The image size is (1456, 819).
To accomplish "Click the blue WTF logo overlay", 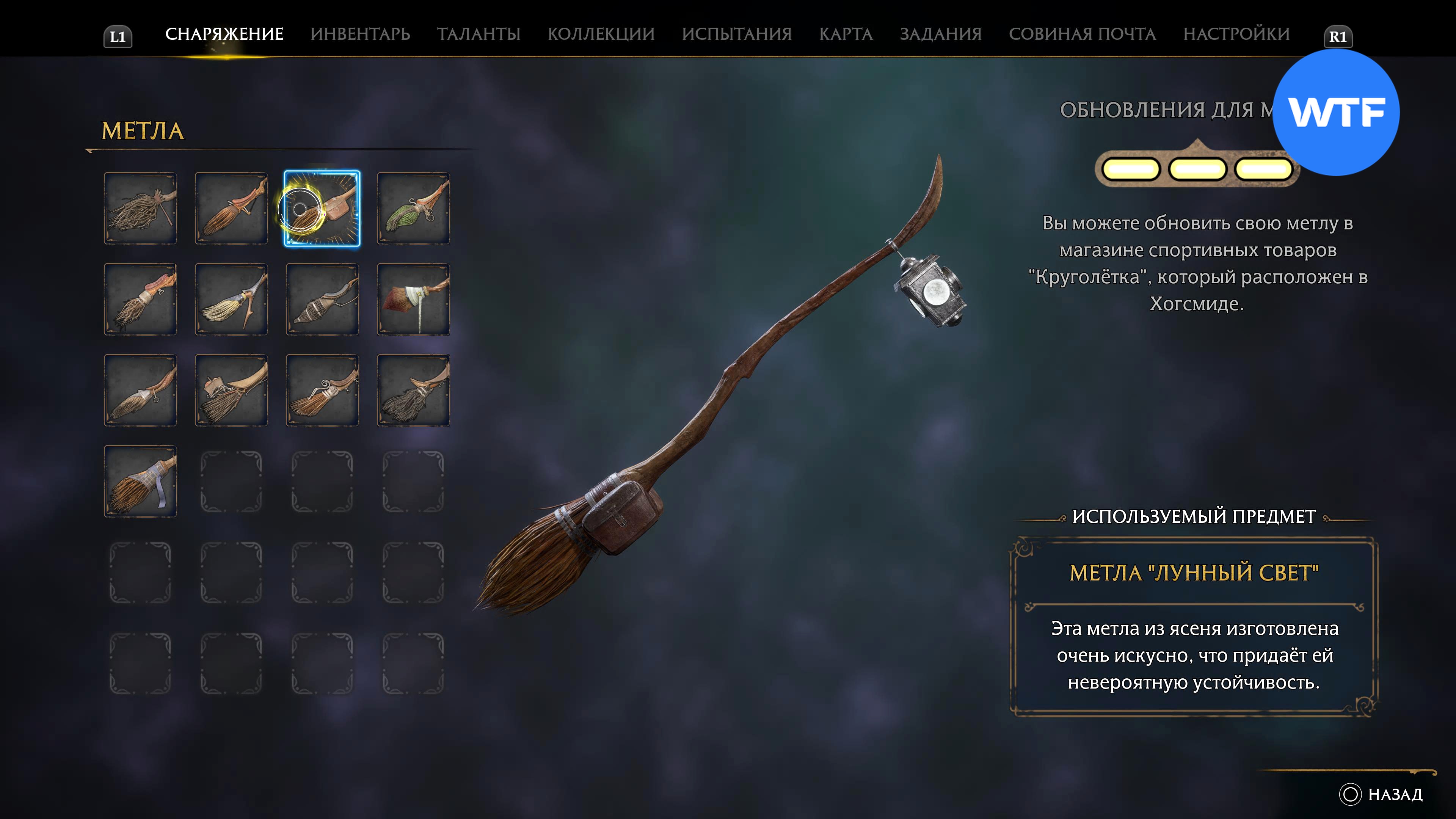I will pos(1335,113).
